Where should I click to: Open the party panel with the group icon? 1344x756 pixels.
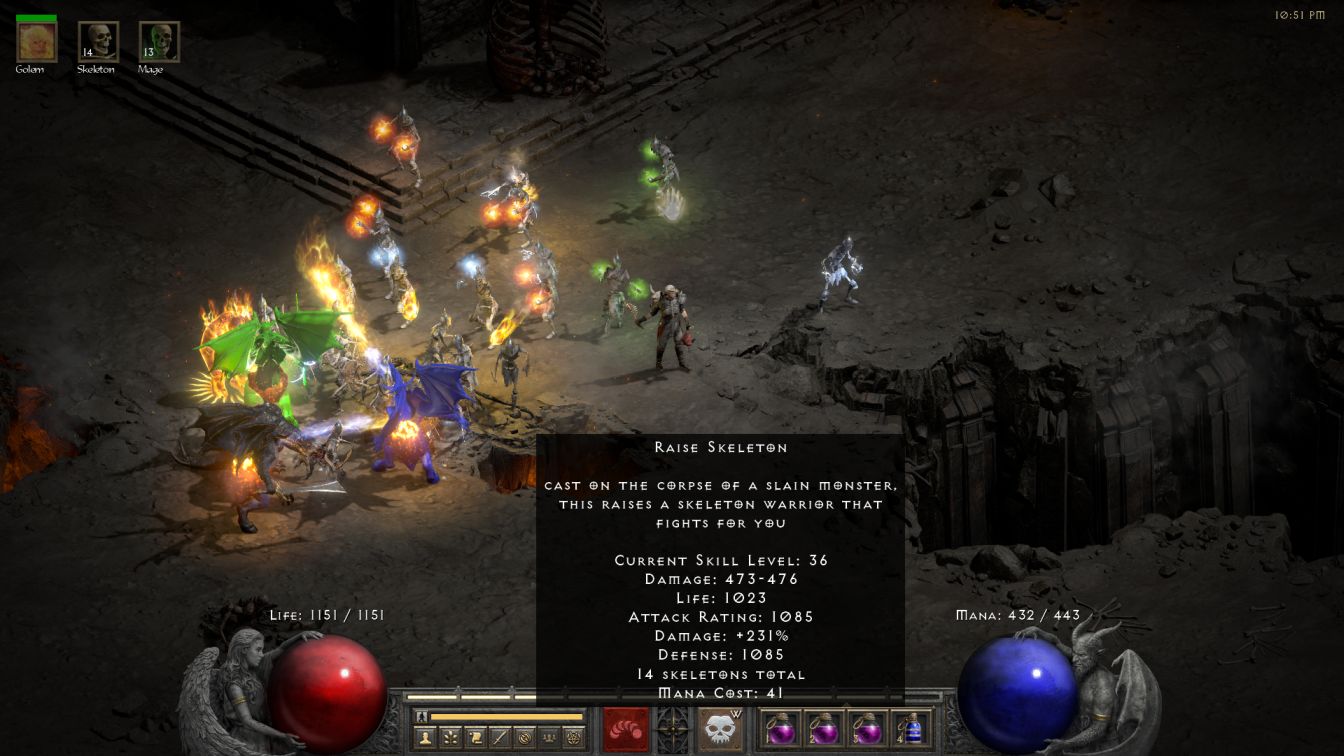coord(548,738)
